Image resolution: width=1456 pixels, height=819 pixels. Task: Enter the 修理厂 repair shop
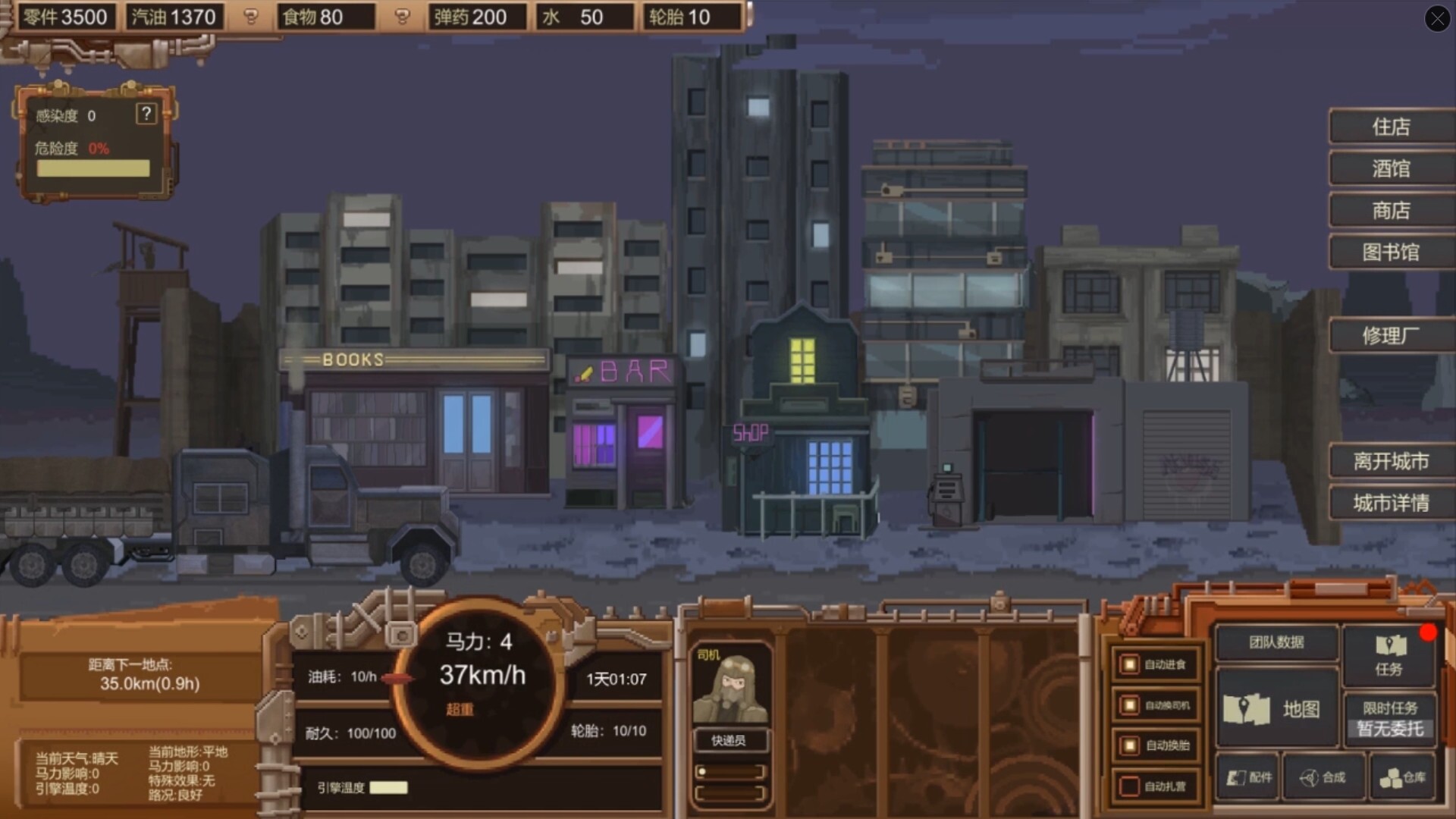[x=1391, y=336]
